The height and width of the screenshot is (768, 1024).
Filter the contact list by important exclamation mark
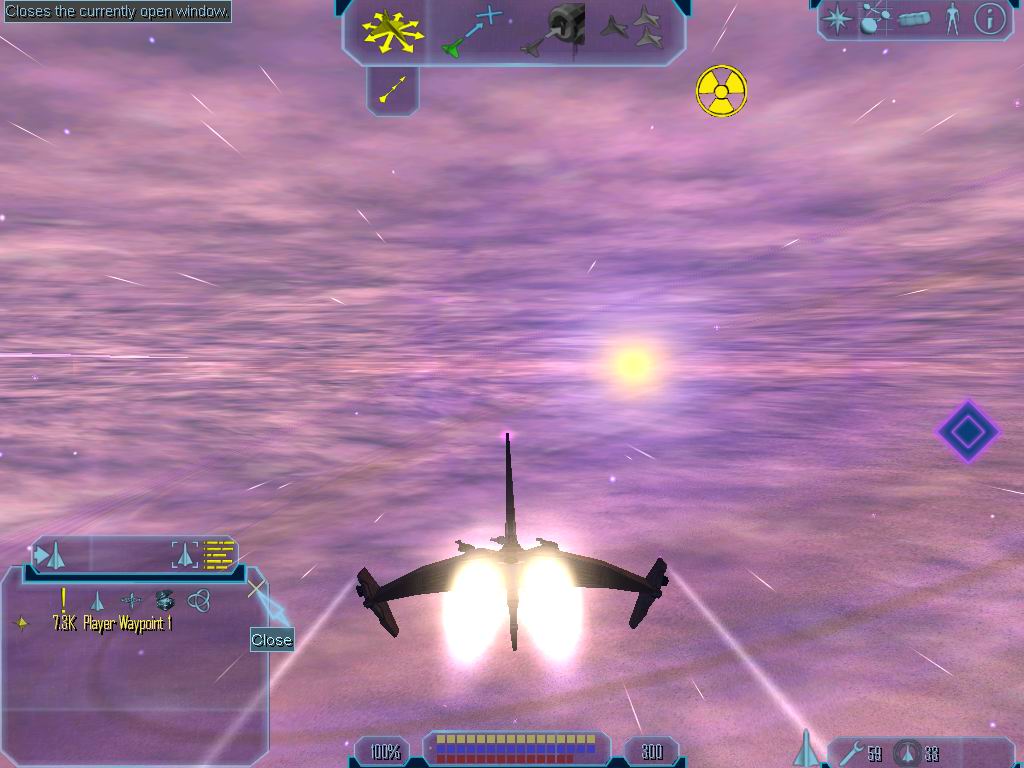[x=64, y=600]
